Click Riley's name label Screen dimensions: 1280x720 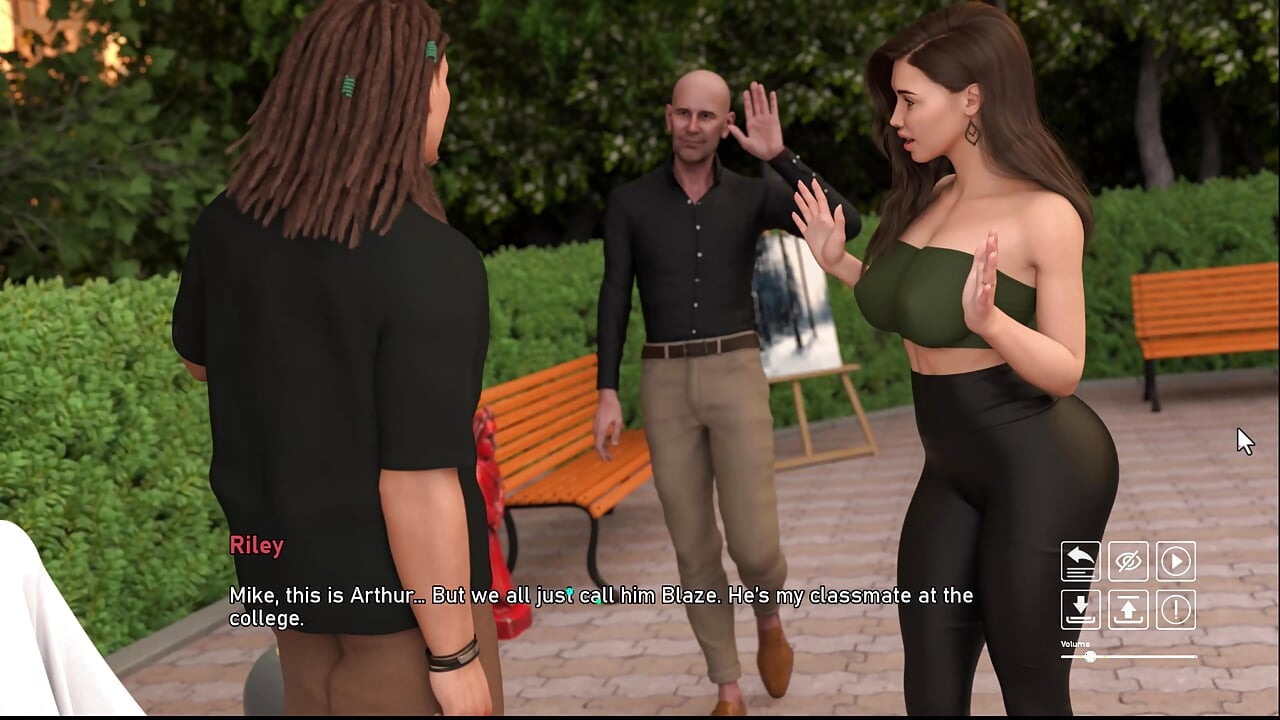tap(257, 545)
